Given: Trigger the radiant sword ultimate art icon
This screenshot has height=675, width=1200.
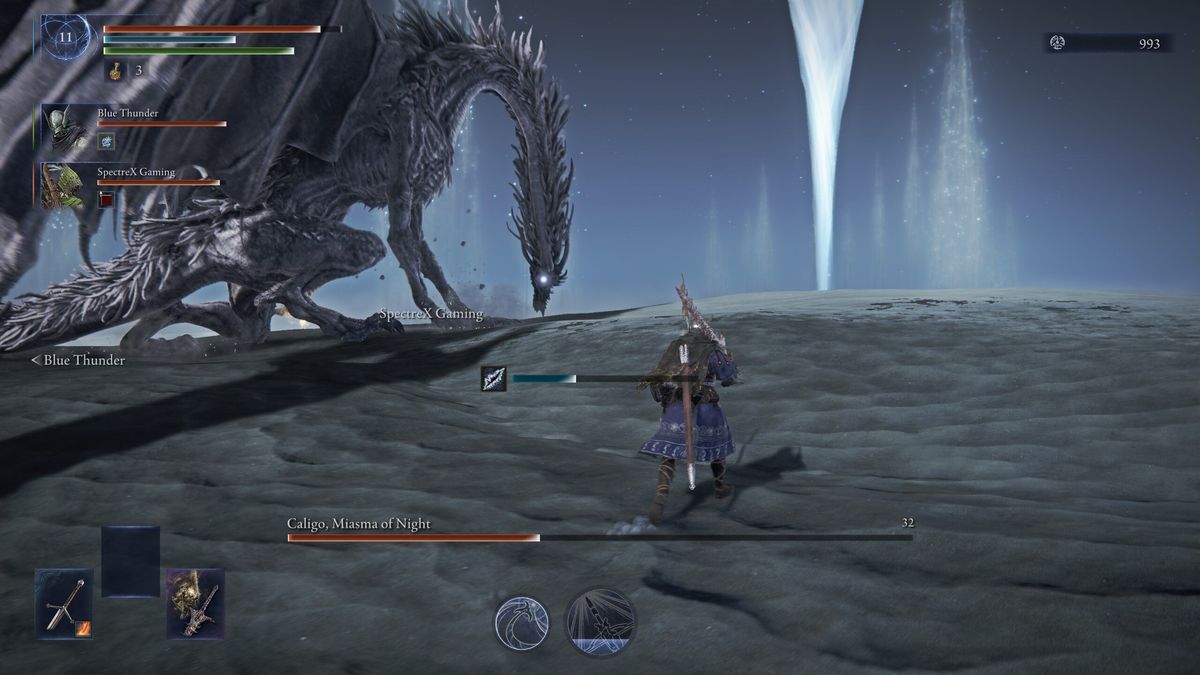Looking at the screenshot, I should pos(600,622).
